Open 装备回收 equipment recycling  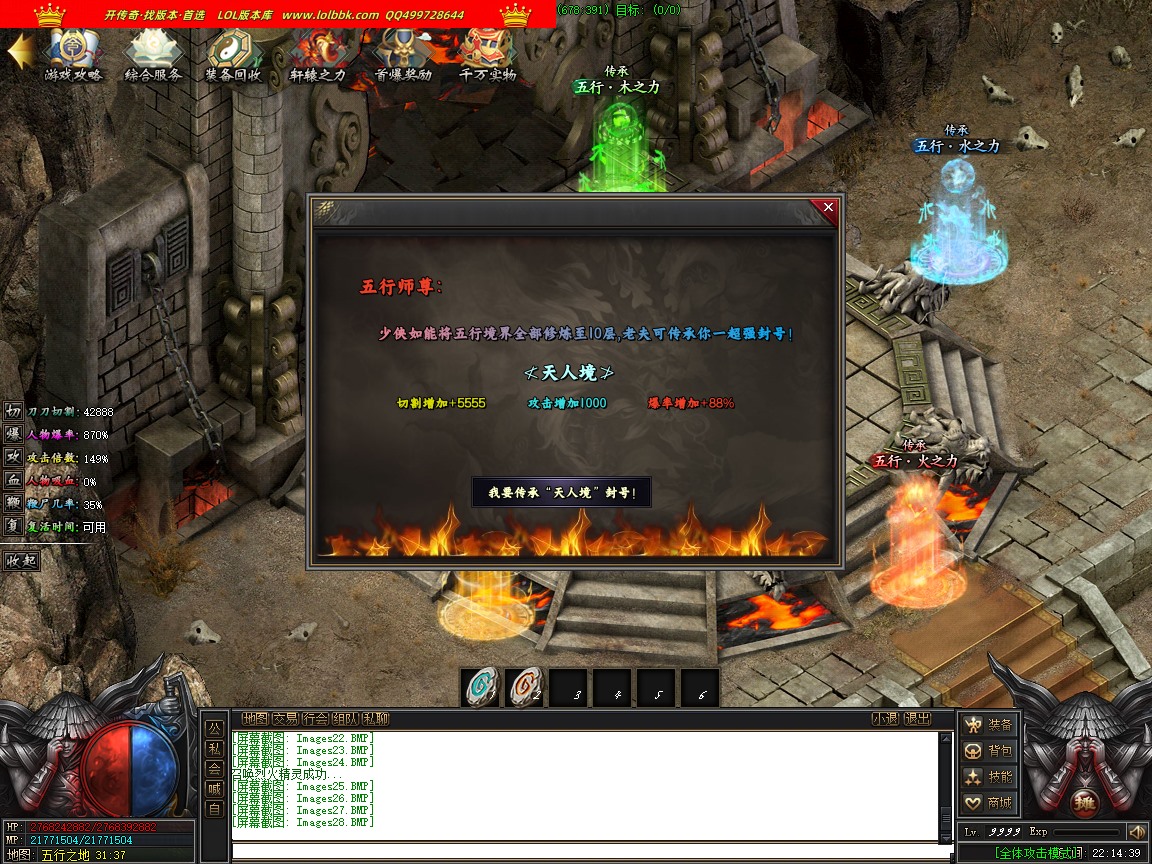[x=234, y=53]
